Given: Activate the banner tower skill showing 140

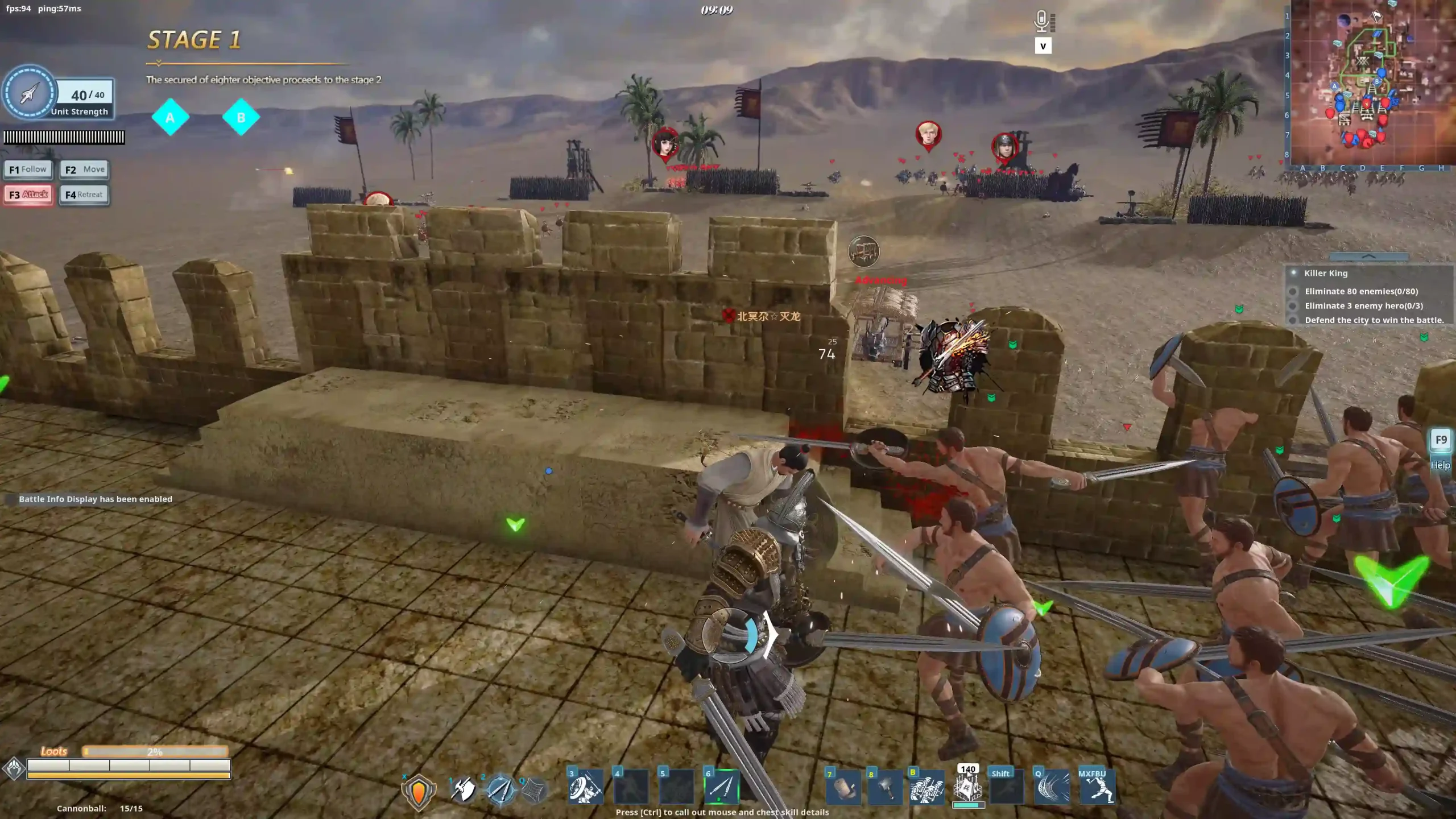Looking at the screenshot, I should (x=968, y=788).
